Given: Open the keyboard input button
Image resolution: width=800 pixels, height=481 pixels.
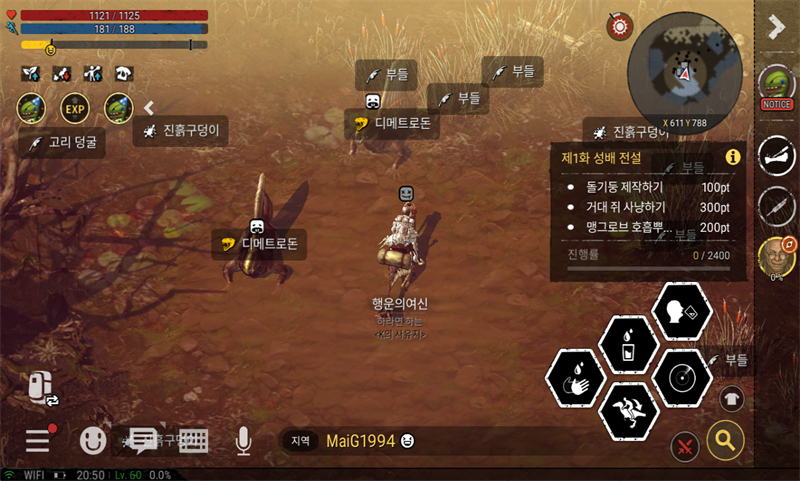Looking at the screenshot, I should 193,440.
